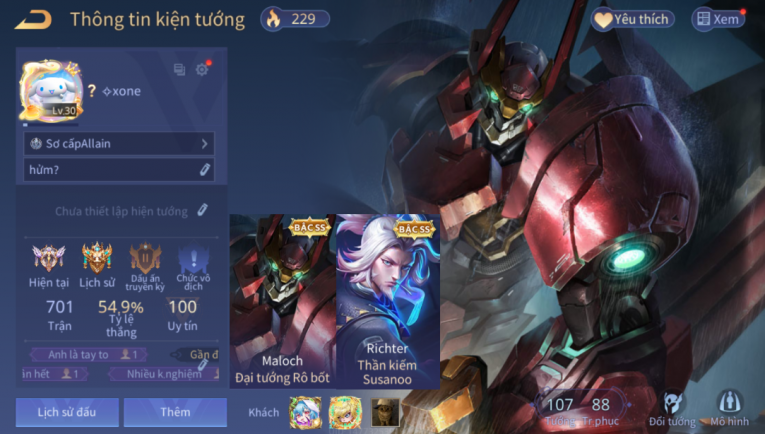
Task: View the first visitor avatar beside Khách
Action: 304,411
